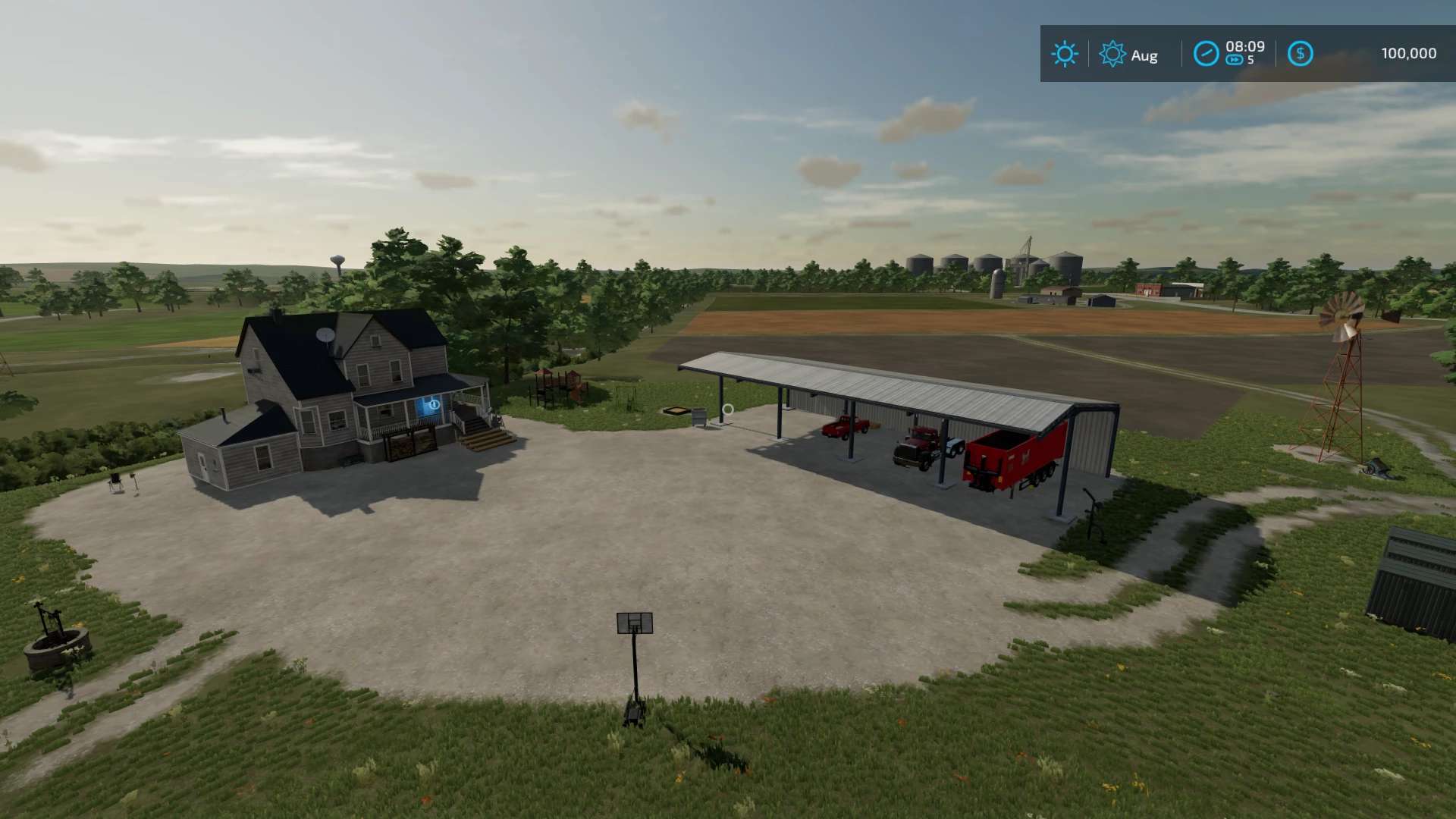Click the forecast sun icon next to Aug
This screenshot has width=1456, height=819.
1111,54
